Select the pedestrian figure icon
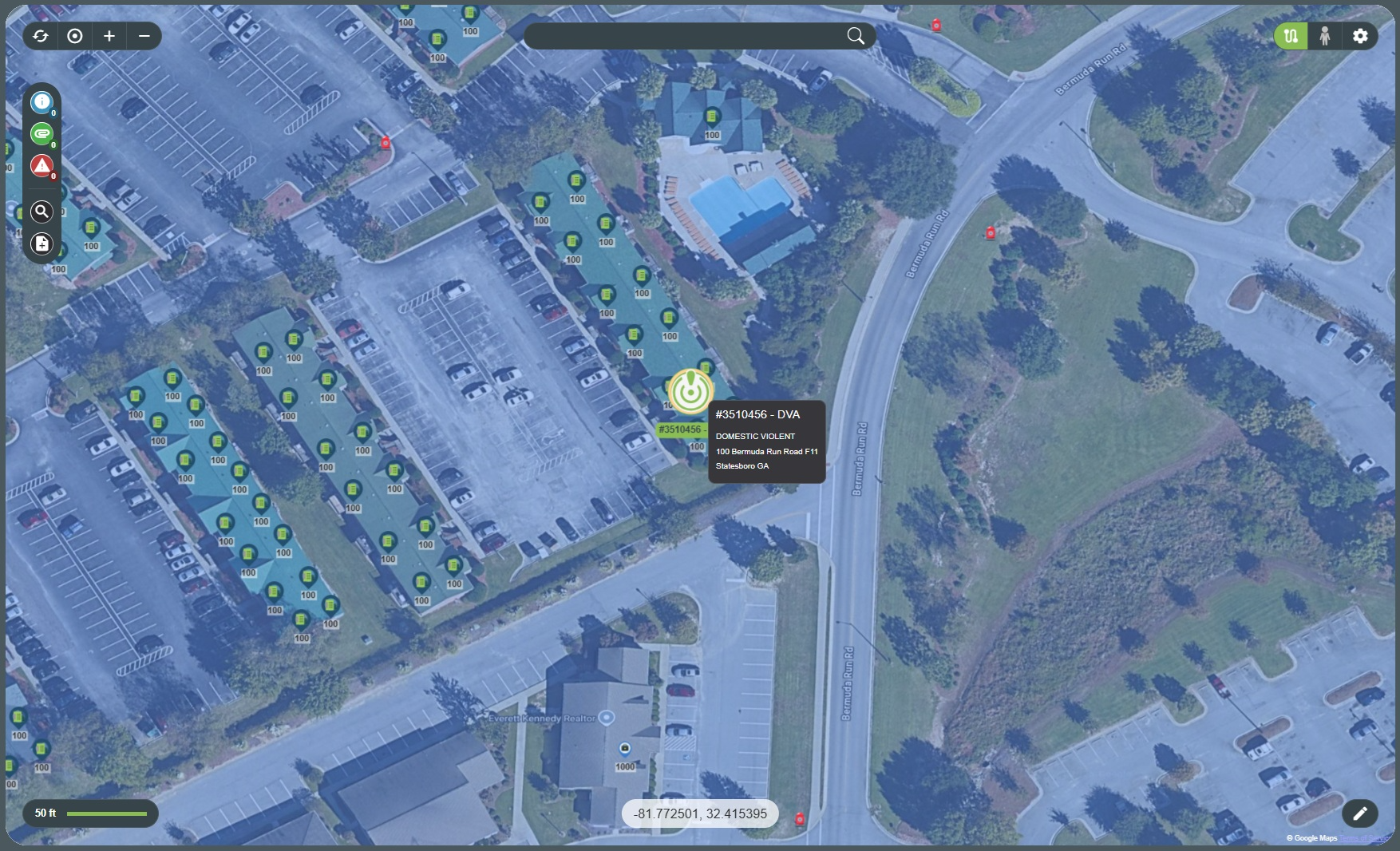 coord(1325,36)
